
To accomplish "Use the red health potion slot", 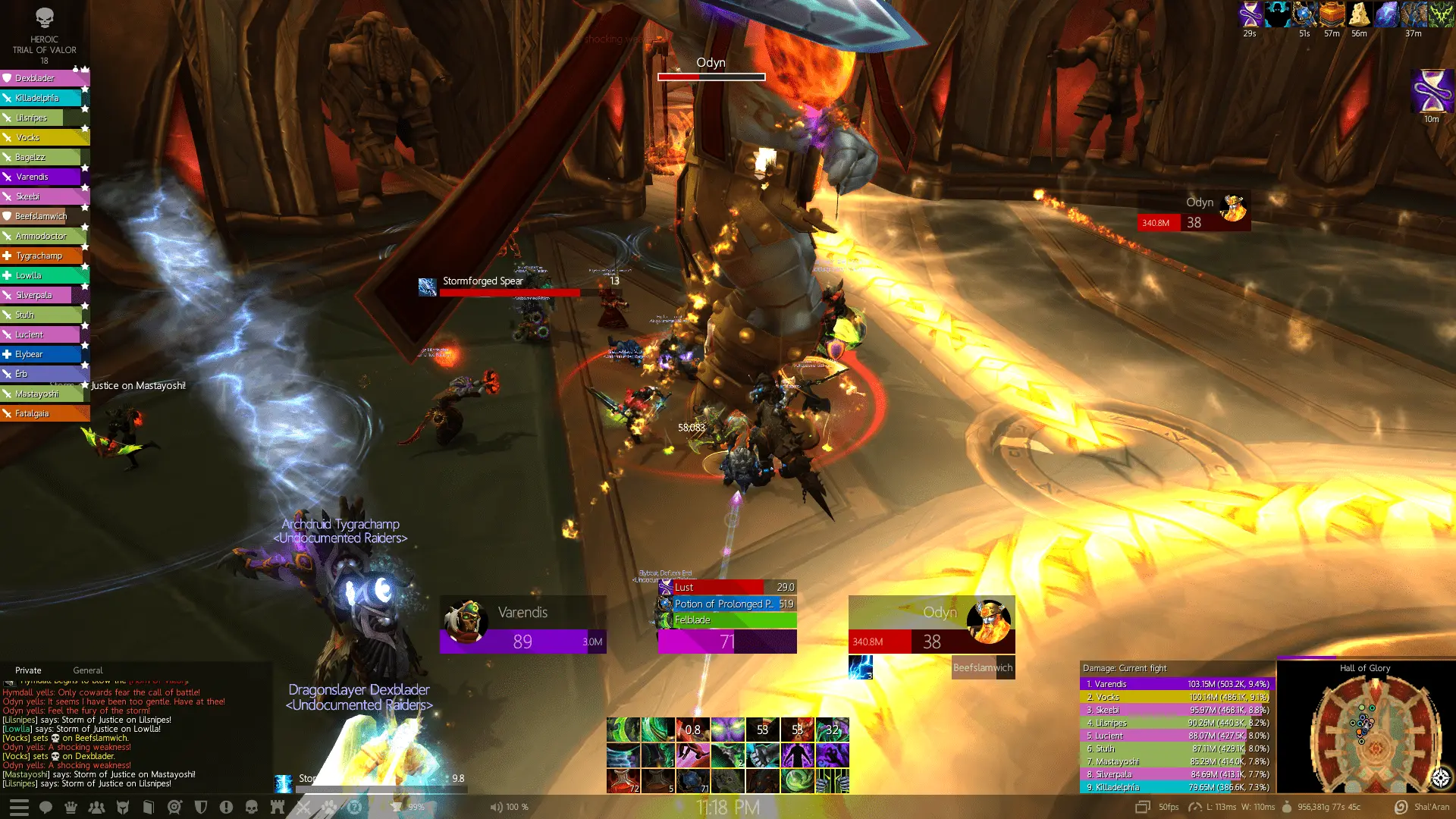I will (623, 781).
